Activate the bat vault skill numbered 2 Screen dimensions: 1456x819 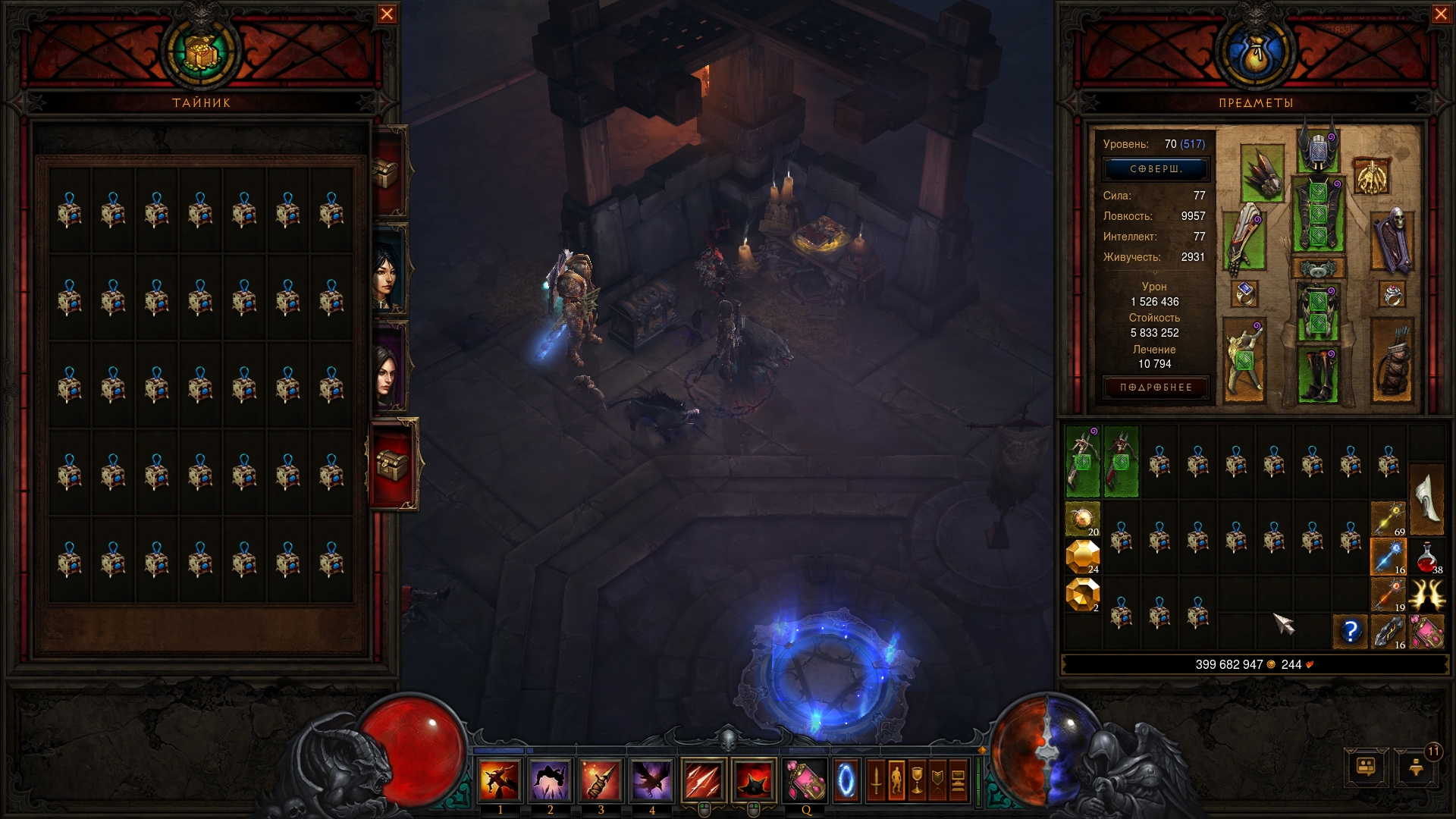coord(551,780)
